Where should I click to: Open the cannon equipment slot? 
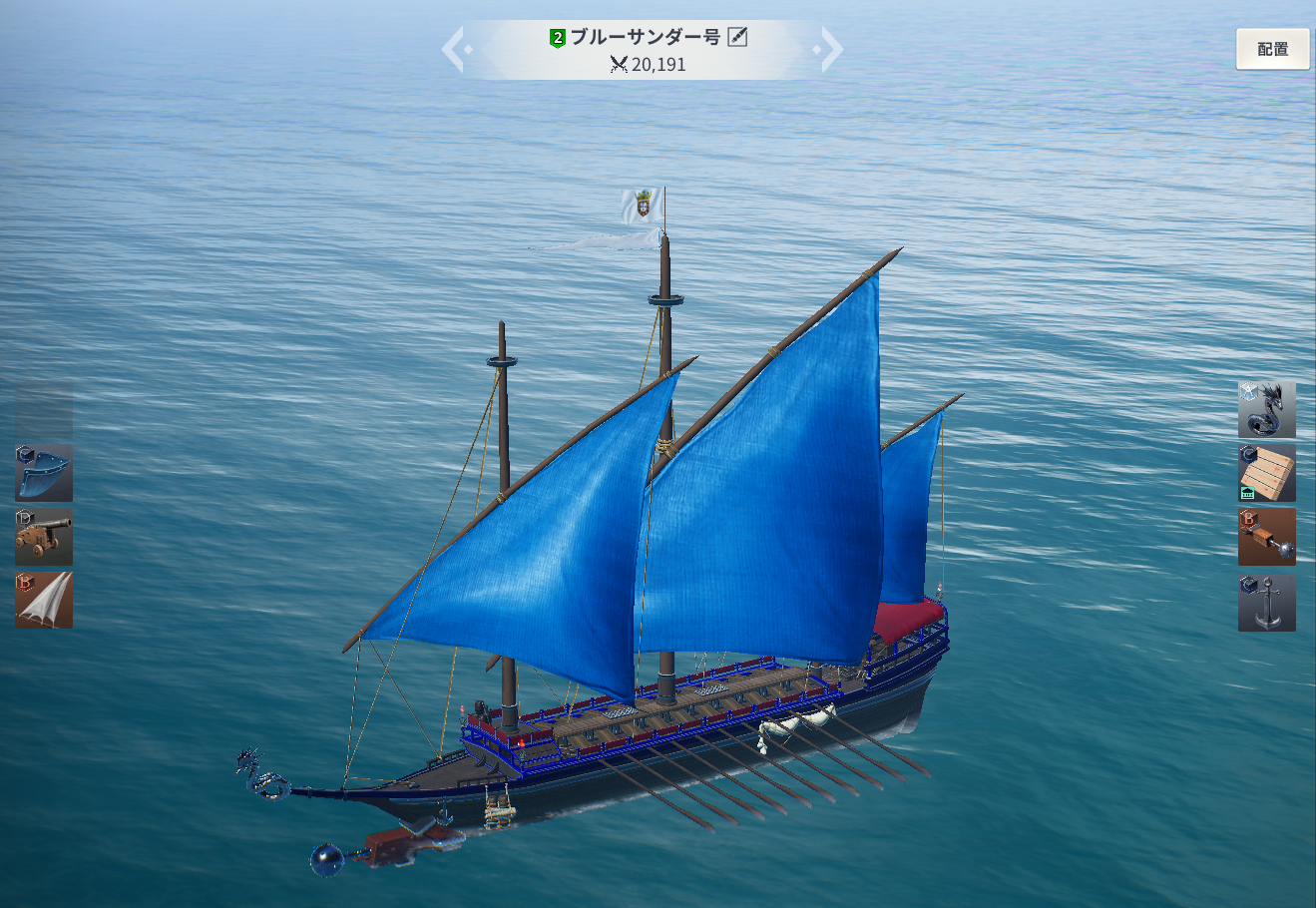point(44,537)
